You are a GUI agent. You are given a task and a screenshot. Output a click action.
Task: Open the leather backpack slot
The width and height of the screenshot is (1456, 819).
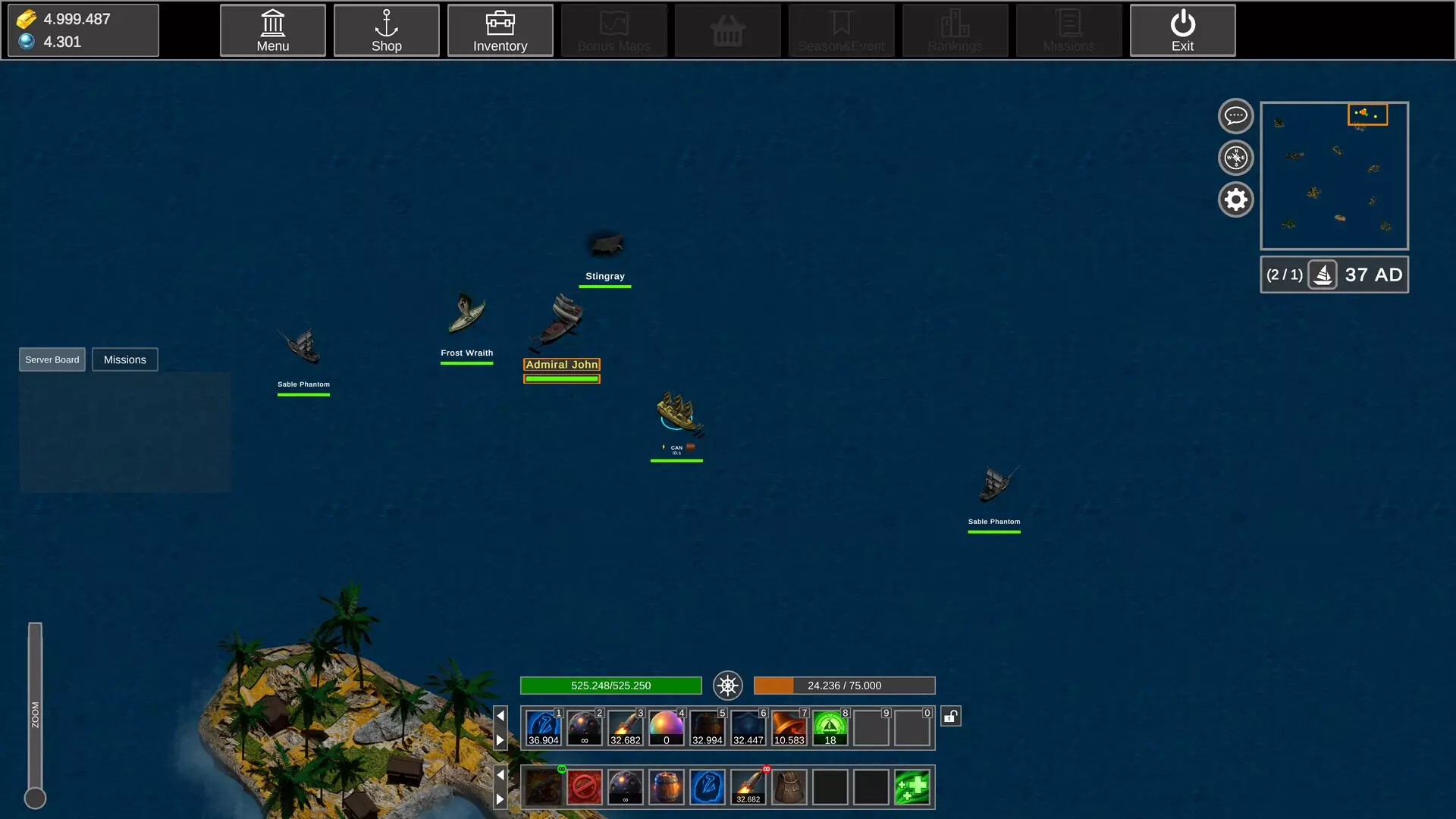point(789,787)
